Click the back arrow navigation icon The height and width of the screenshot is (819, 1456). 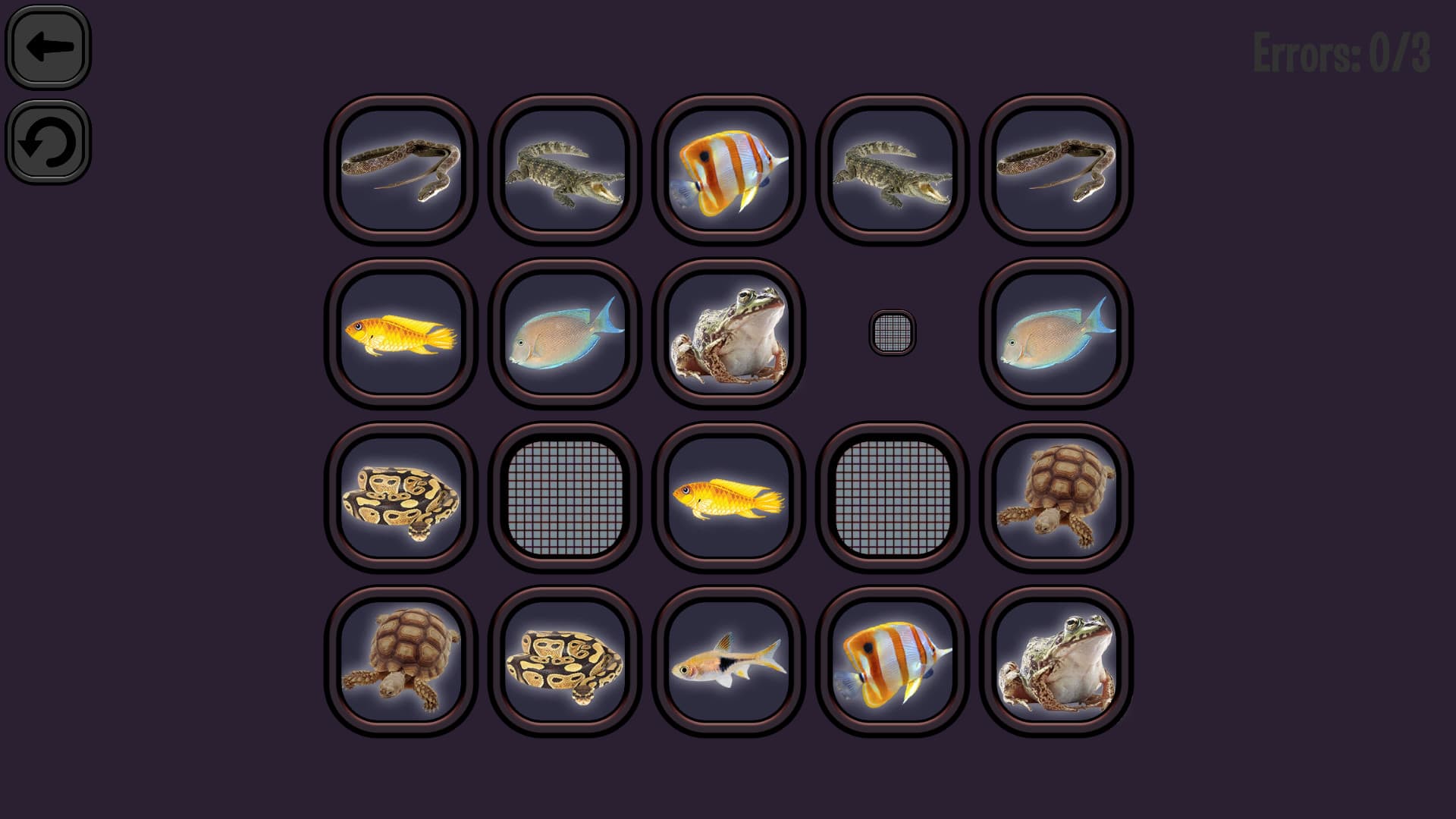tap(48, 47)
